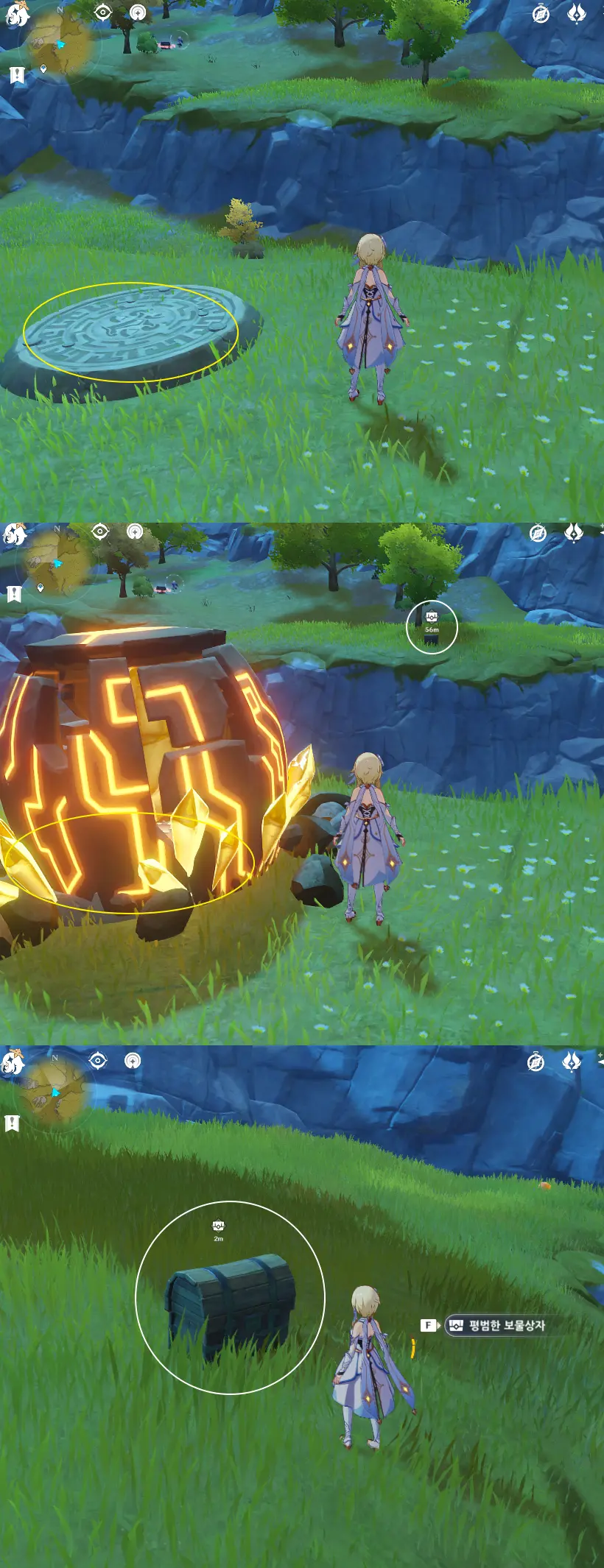Open the quest exclamation icon in middle screenshot
Viewport: 604px width, 1568px height.
pos(14,593)
